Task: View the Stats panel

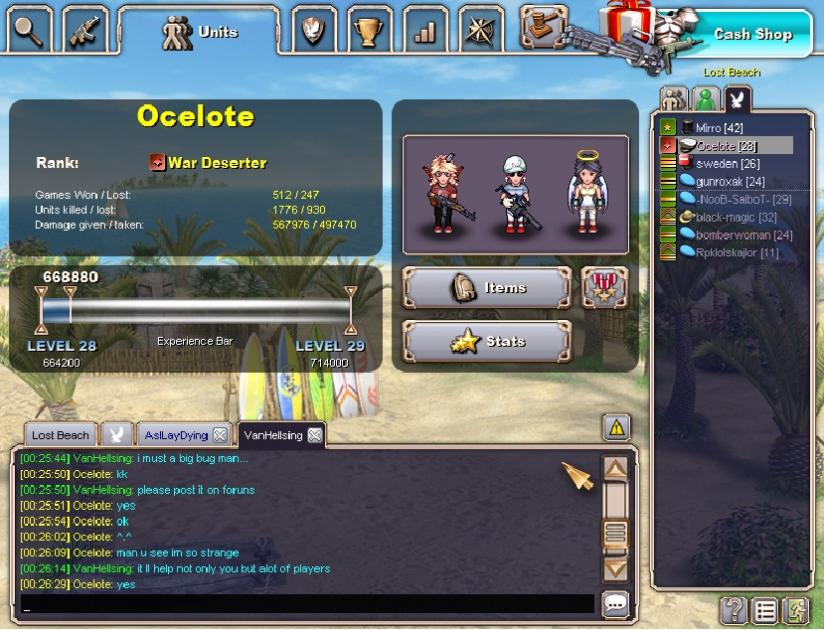Action: (486, 342)
